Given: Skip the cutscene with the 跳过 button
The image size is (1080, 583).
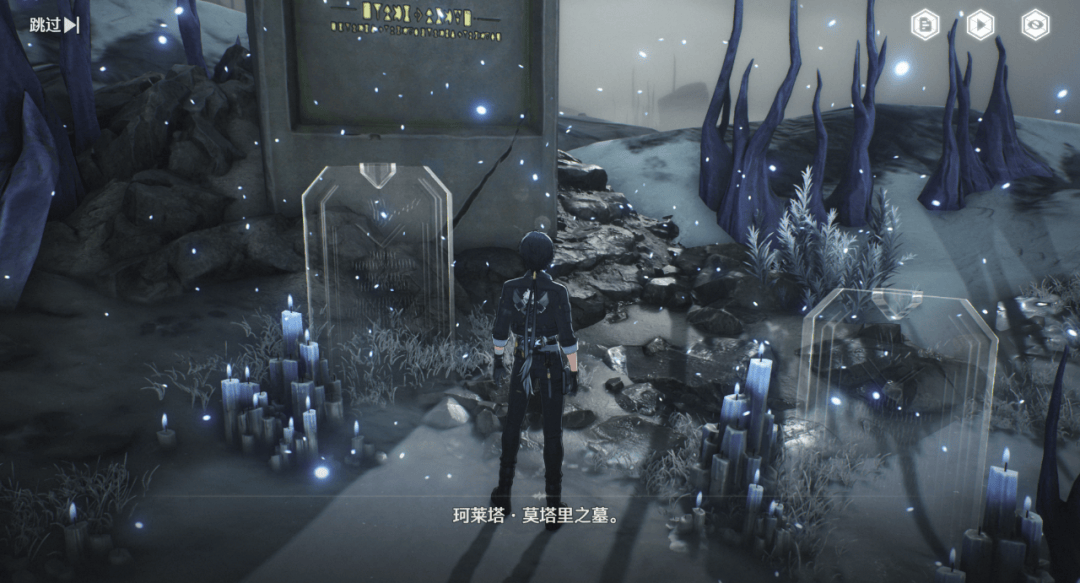Looking at the screenshot, I should click(x=54, y=25).
